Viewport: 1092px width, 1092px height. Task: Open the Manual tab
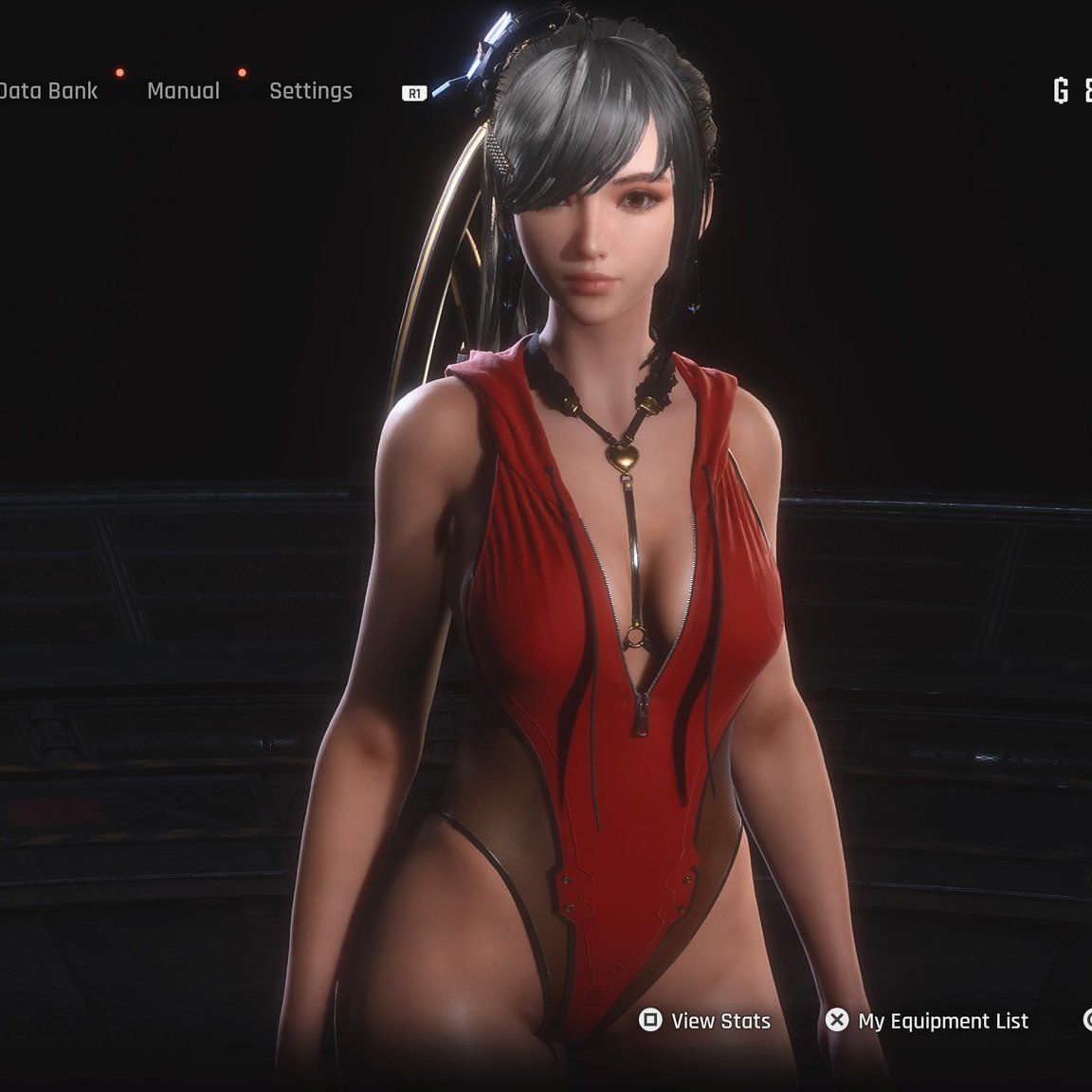(183, 91)
